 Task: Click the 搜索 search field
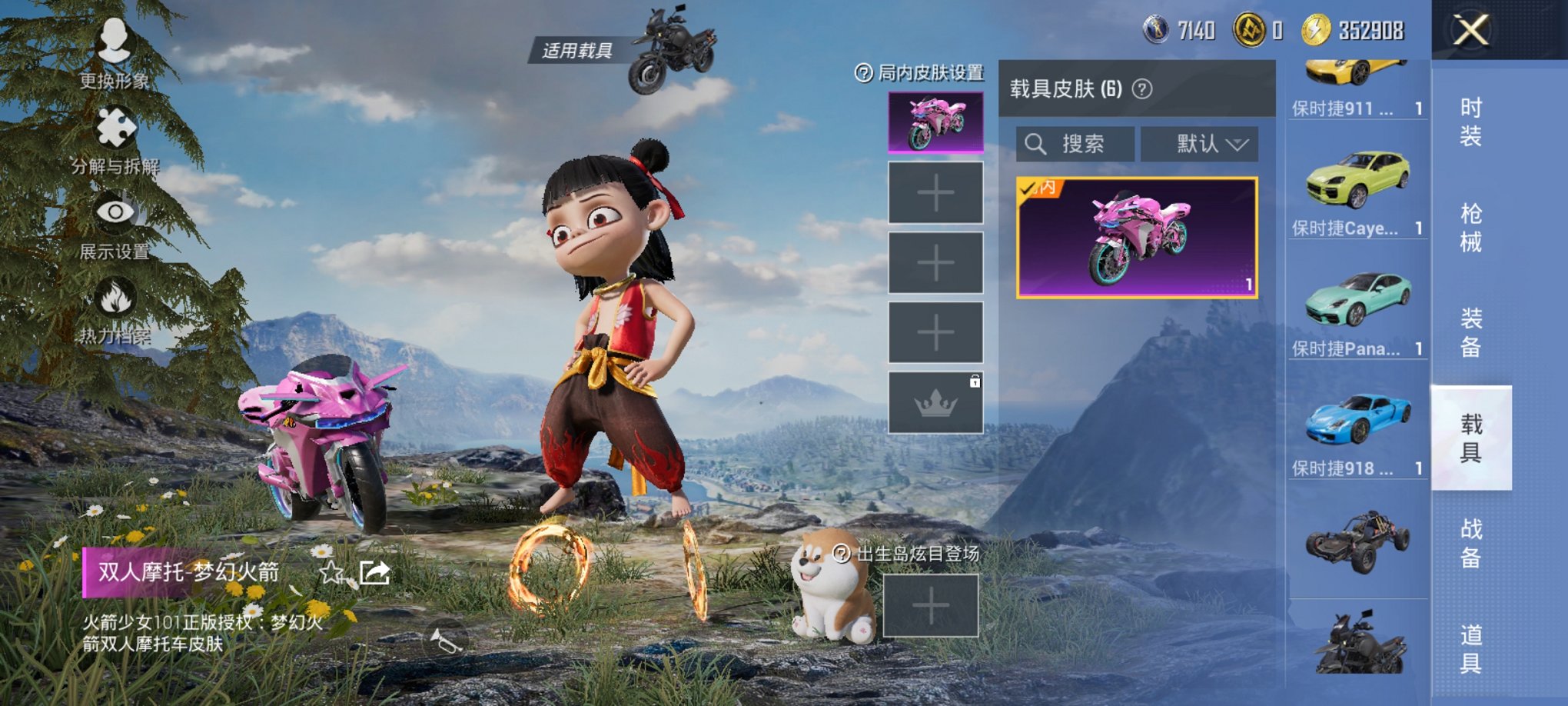(1075, 144)
